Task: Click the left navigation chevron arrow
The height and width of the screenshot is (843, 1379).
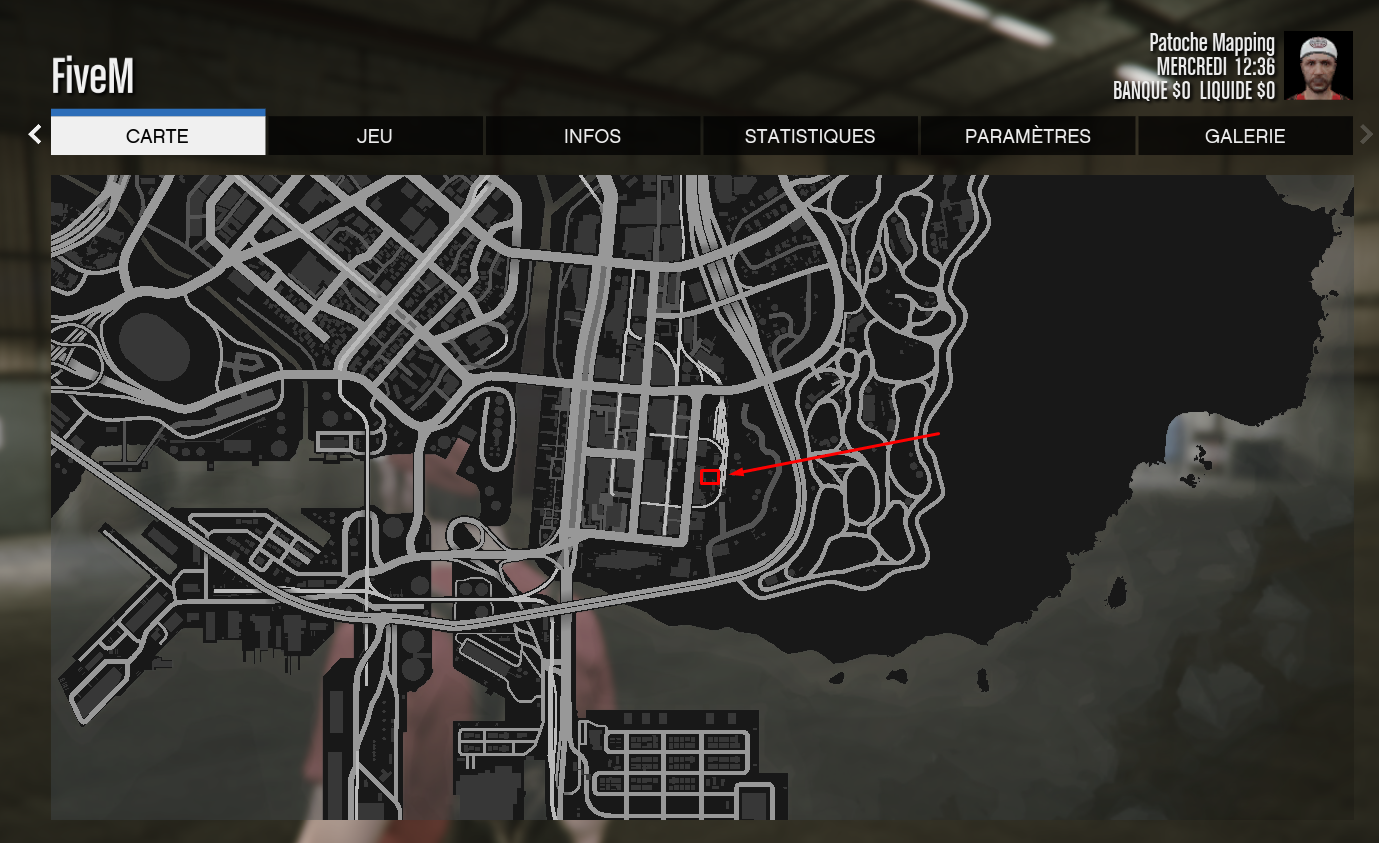Action: (x=35, y=133)
